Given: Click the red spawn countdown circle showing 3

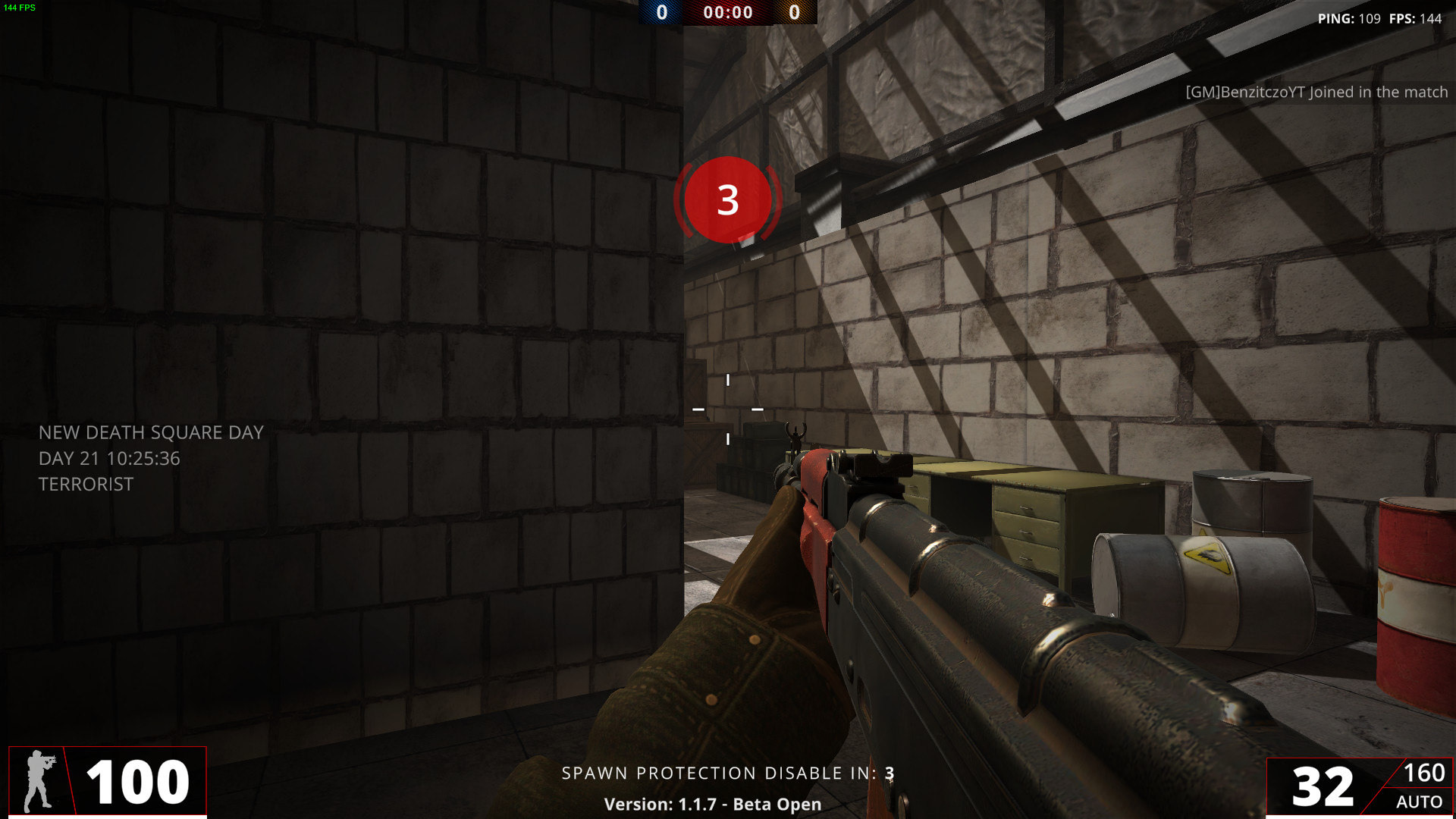Looking at the screenshot, I should point(728,199).
